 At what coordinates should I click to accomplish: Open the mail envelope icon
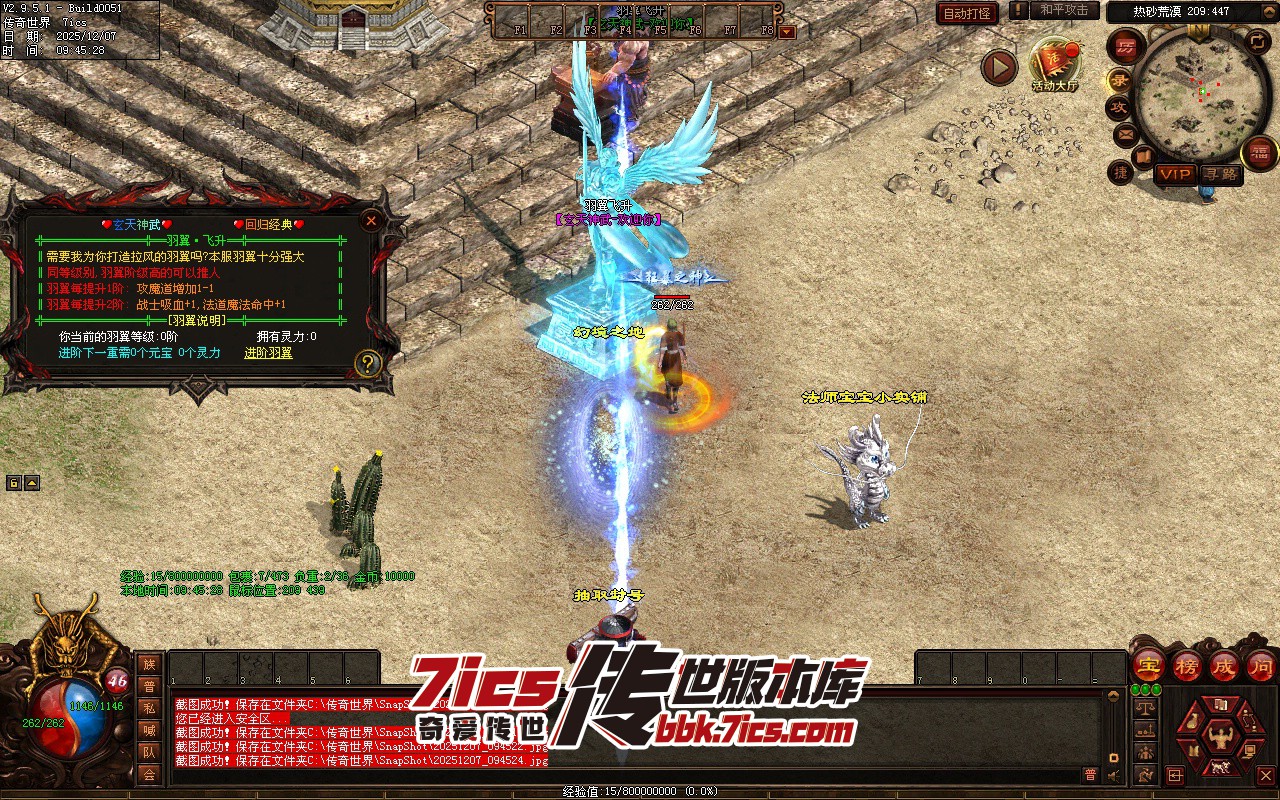click(x=1125, y=134)
